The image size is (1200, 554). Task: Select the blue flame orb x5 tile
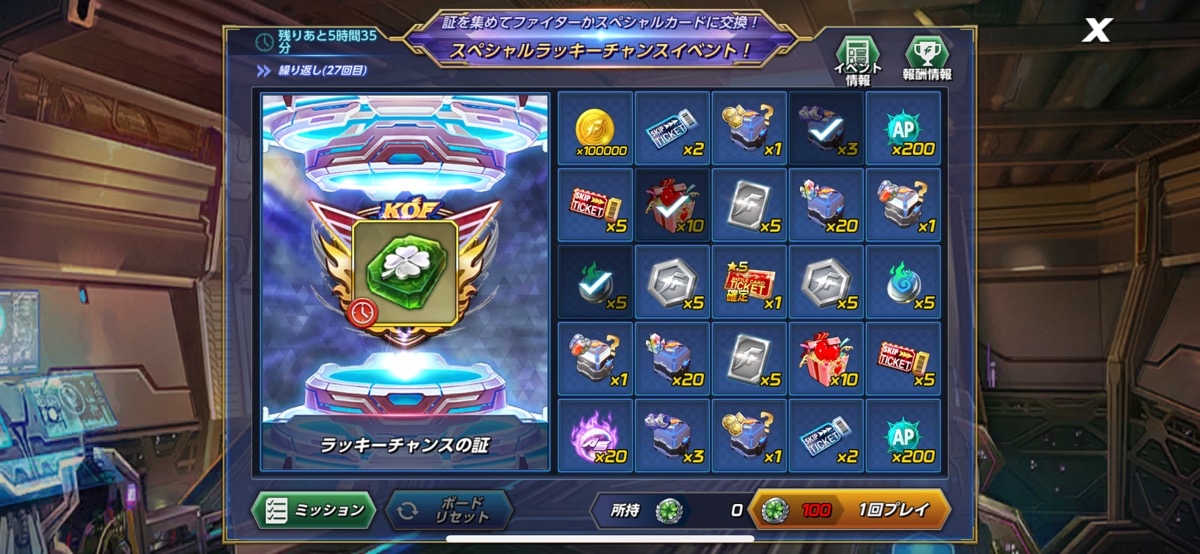[903, 282]
